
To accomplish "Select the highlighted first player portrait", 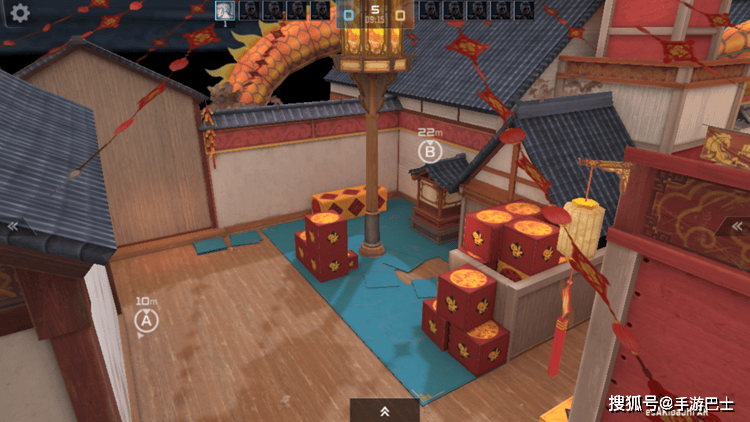I will pos(225,11).
